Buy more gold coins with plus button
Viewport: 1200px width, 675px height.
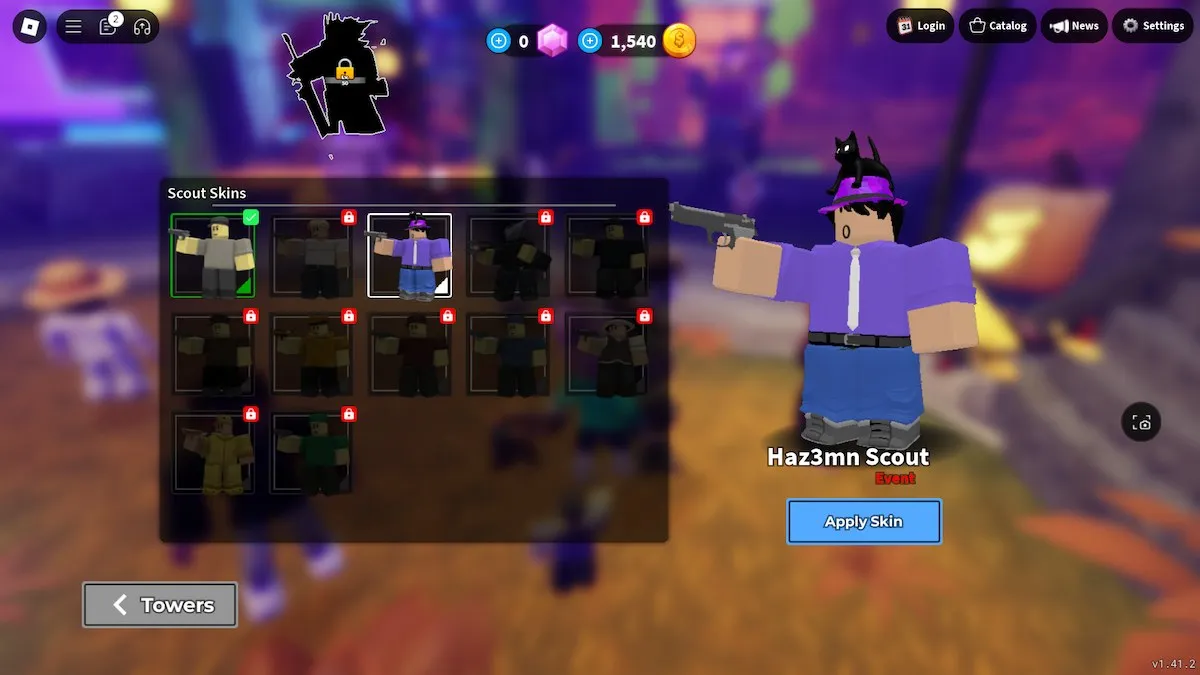point(590,41)
